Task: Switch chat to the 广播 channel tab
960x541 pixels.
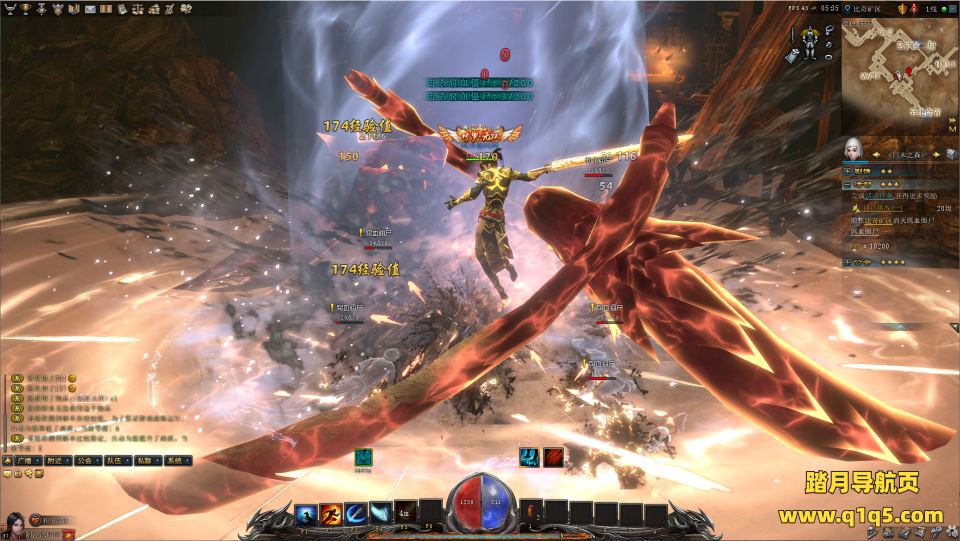Action: click(23, 461)
